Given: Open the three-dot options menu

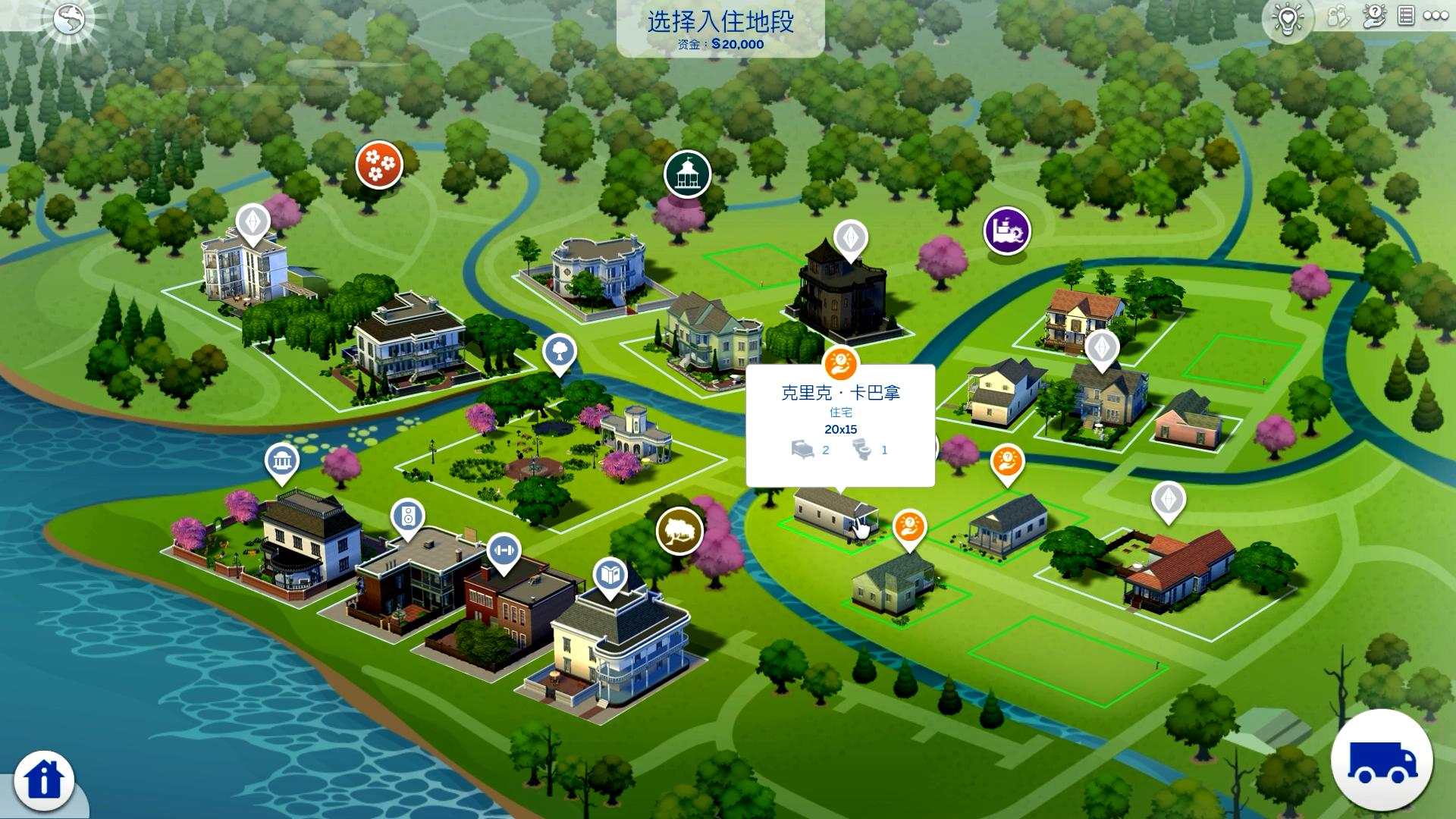Looking at the screenshot, I should click(1436, 16).
